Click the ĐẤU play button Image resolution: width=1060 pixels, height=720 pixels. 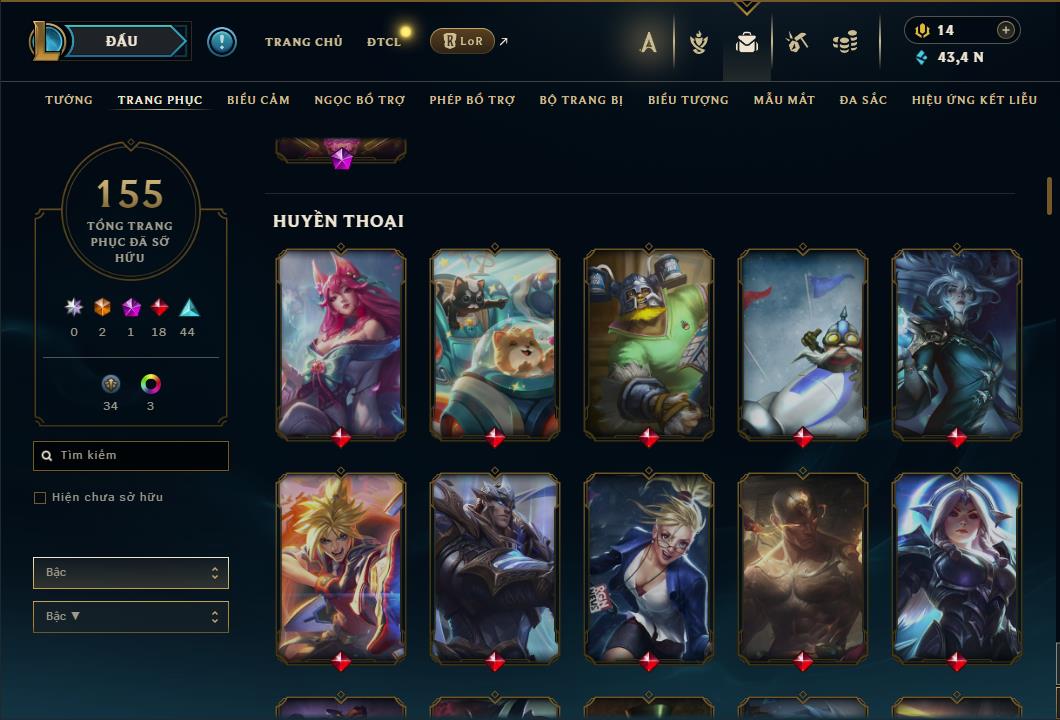122,41
